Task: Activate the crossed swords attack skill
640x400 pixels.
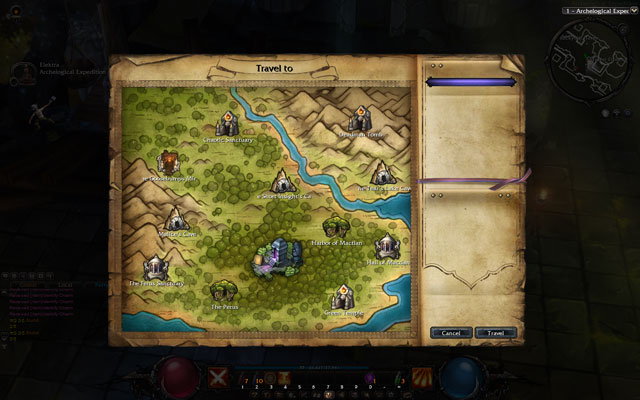Action: pyautogui.click(x=219, y=376)
